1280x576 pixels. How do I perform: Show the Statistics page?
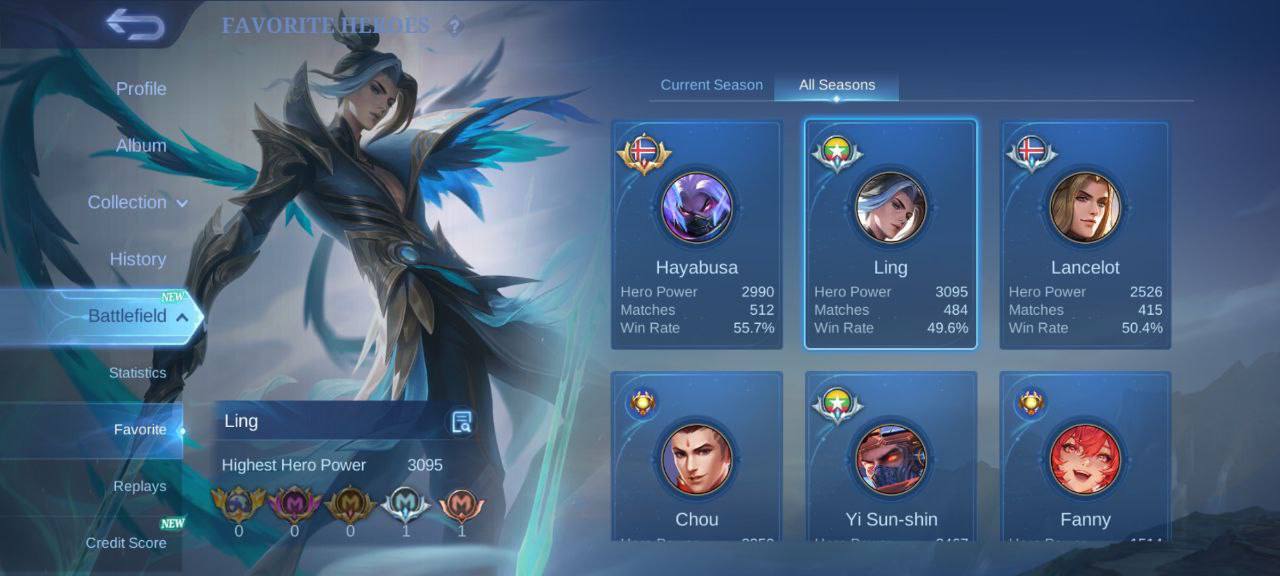coord(138,373)
